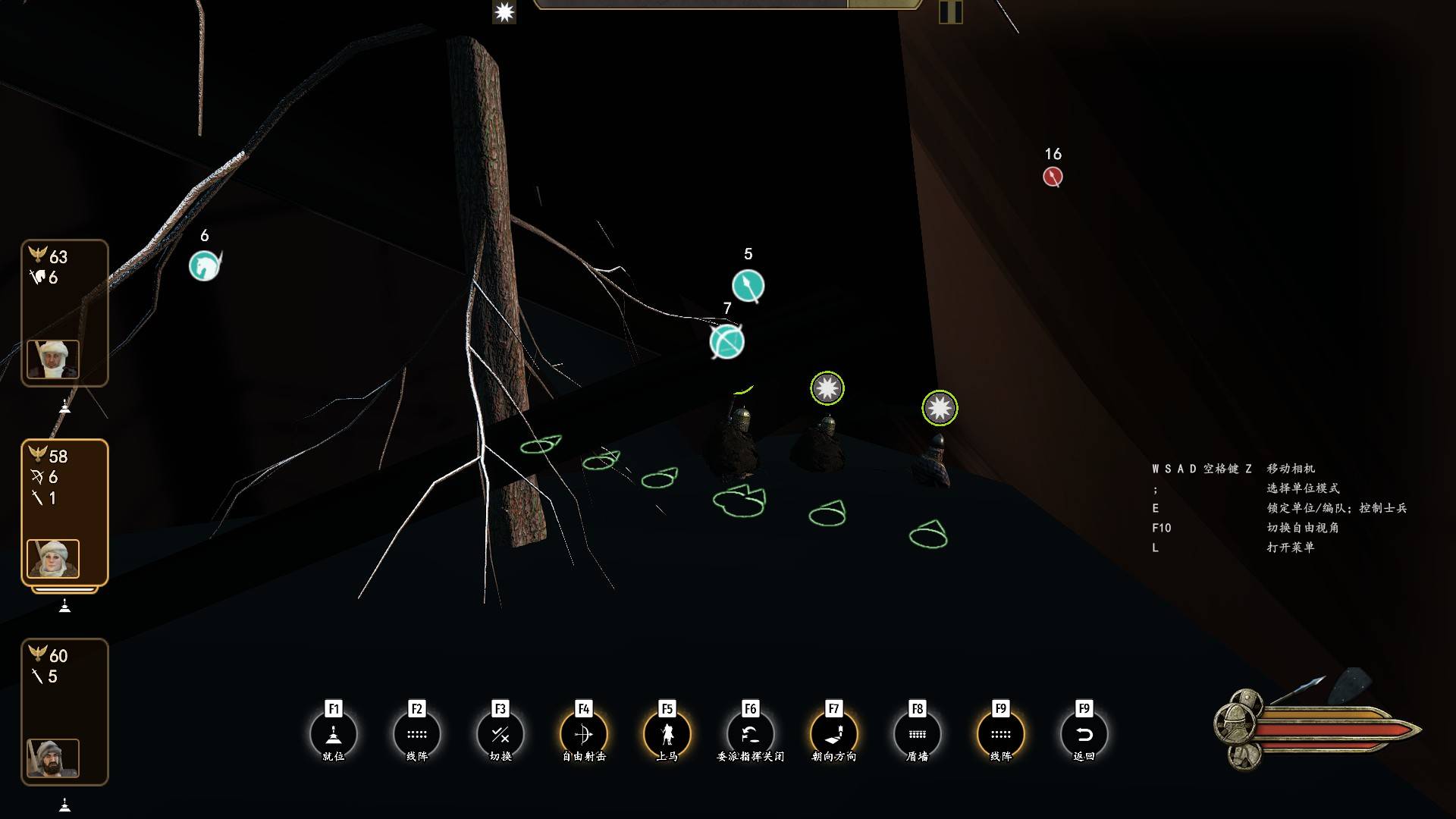Click the red enemy formation marker numbered 16

coord(1053,177)
